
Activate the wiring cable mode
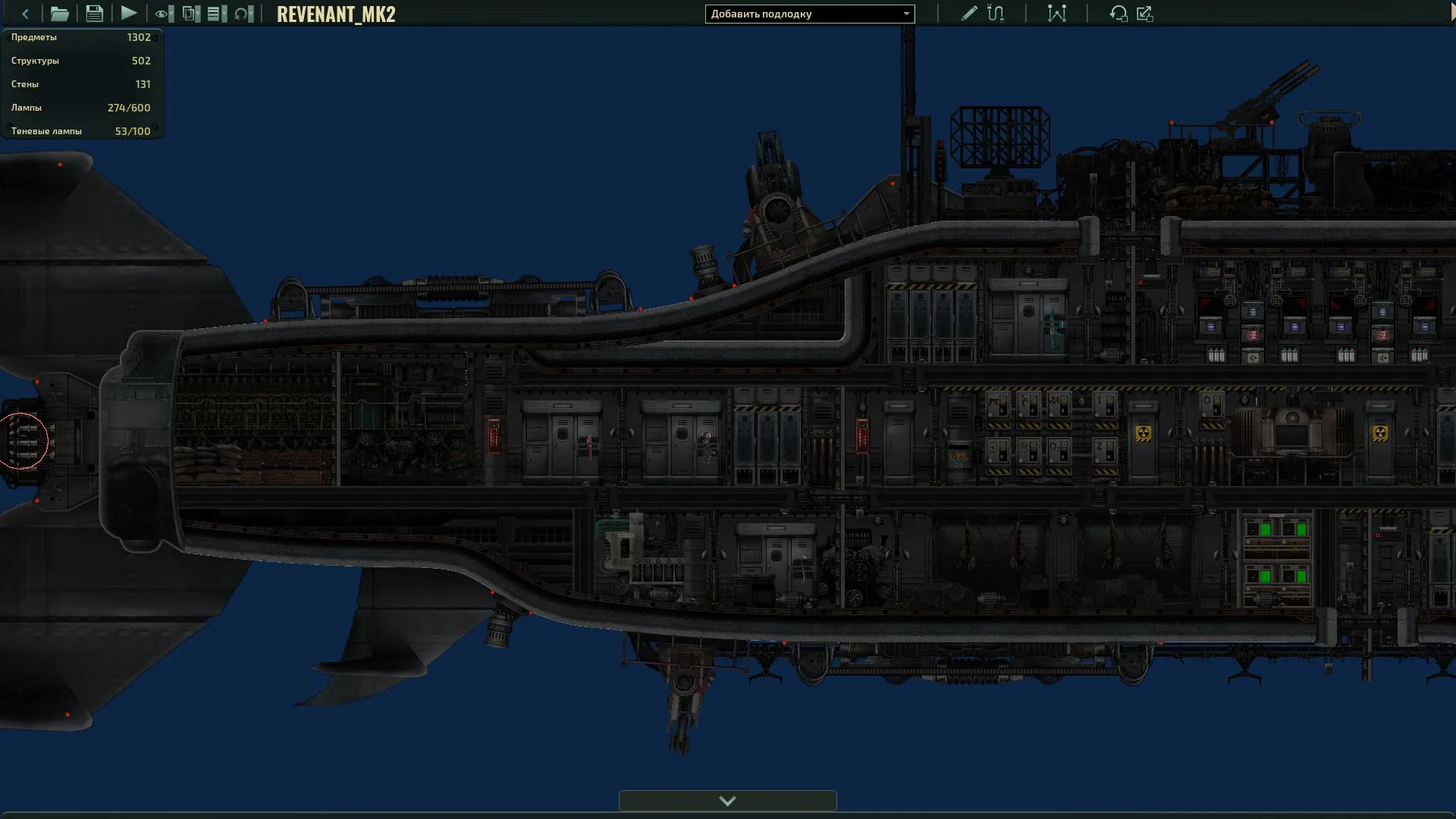click(996, 14)
